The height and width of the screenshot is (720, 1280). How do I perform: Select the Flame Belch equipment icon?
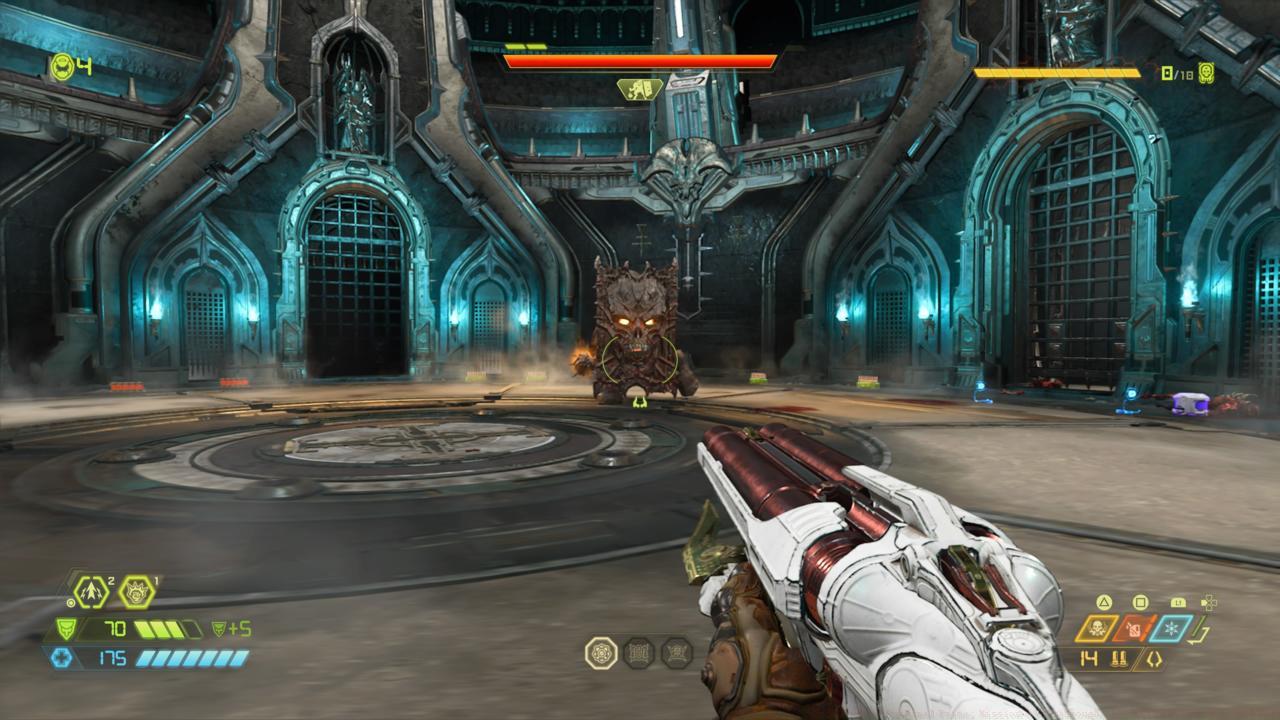[136, 592]
